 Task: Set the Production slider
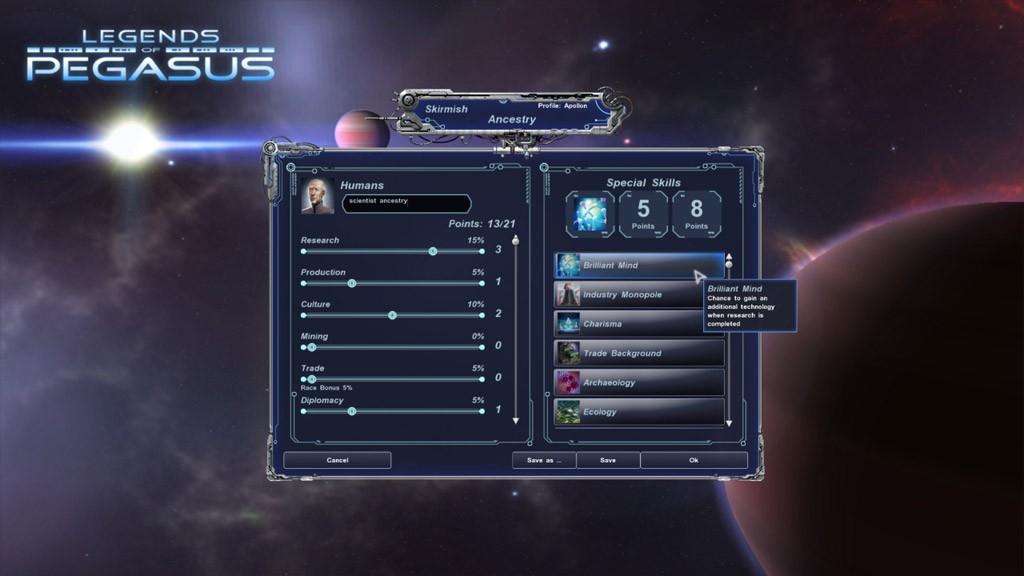pyautogui.click(x=351, y=283)
